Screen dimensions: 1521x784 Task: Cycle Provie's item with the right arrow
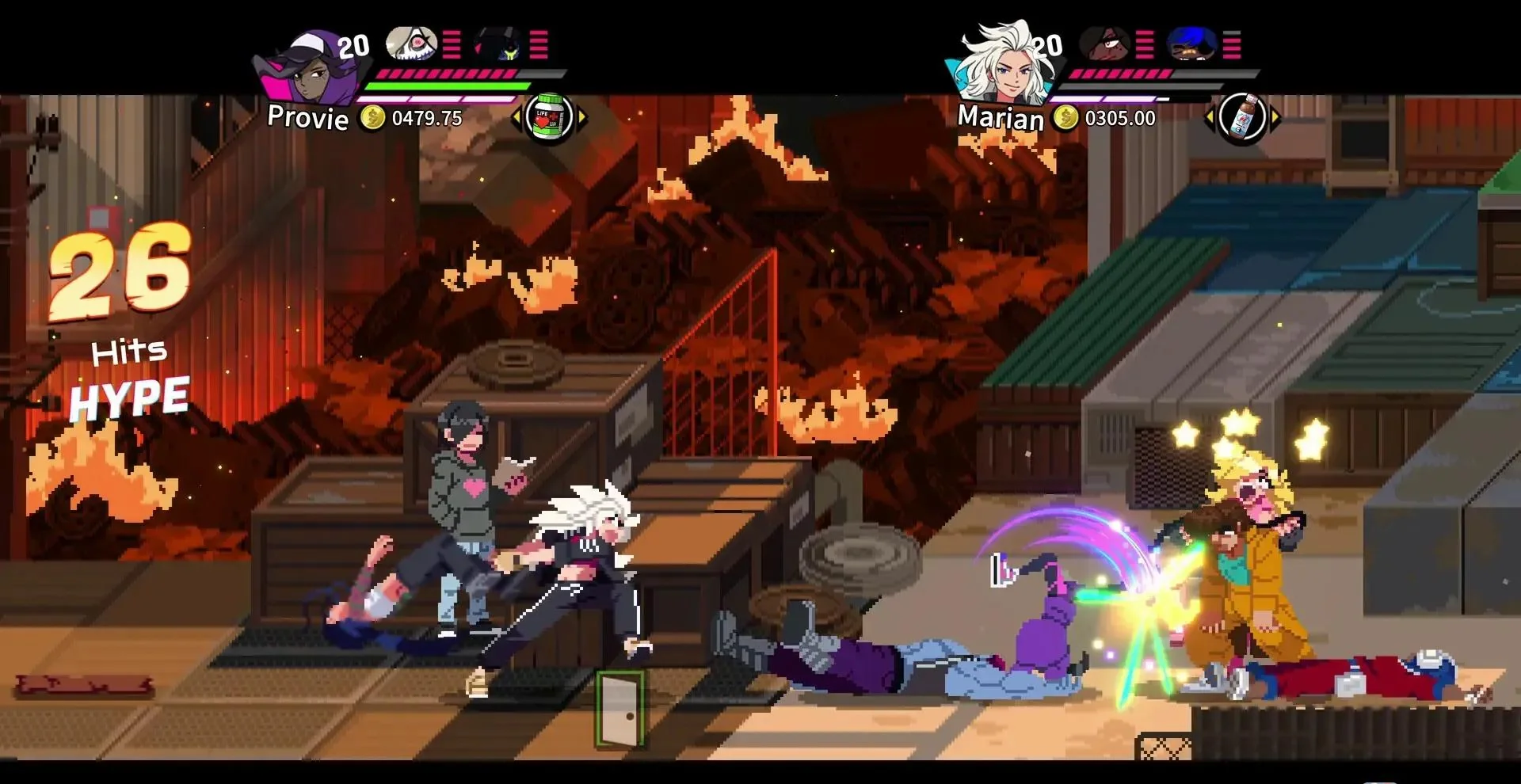[582, 118]
